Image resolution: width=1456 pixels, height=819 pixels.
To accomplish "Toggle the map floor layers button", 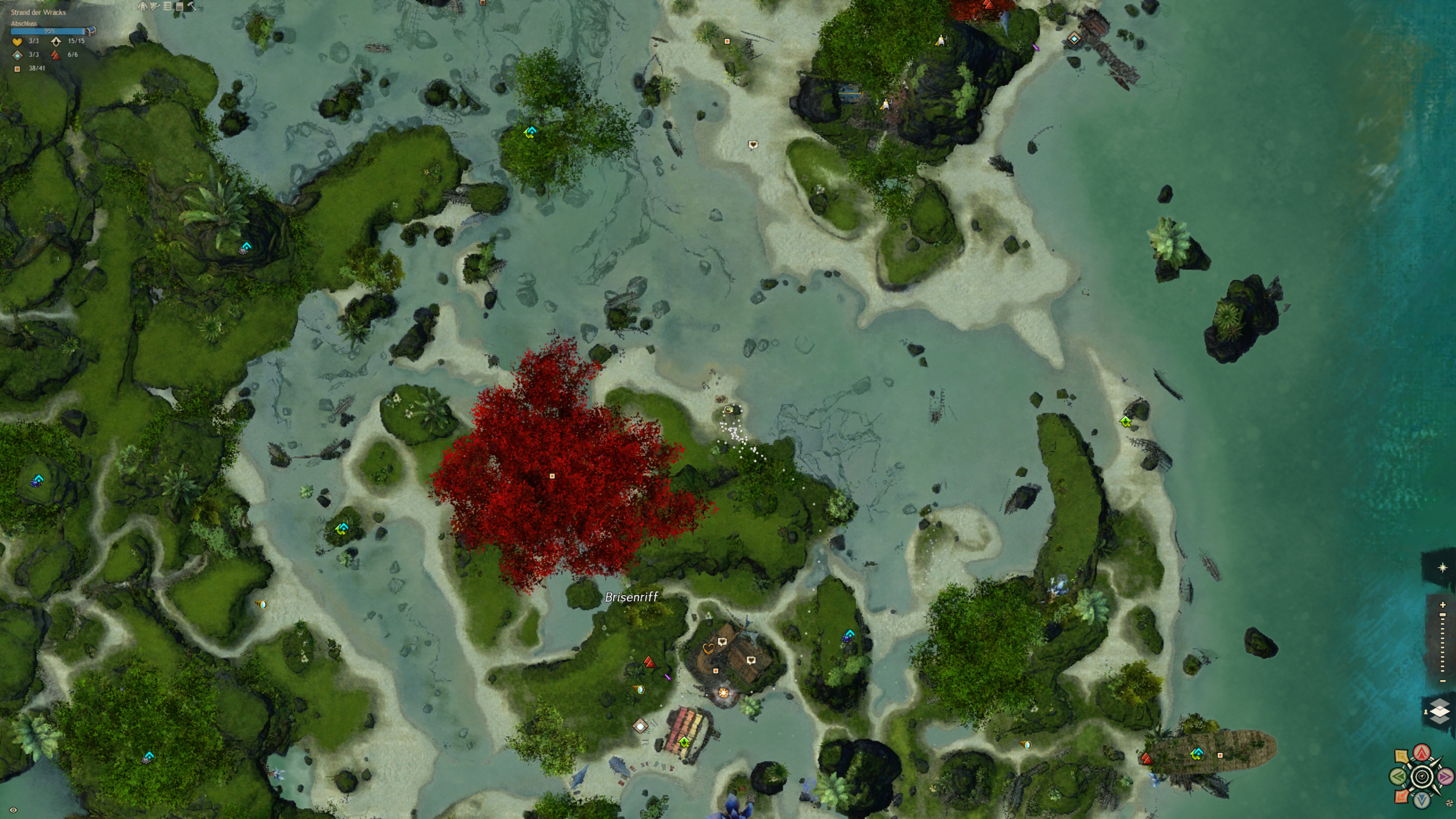I will [1440, 712].
